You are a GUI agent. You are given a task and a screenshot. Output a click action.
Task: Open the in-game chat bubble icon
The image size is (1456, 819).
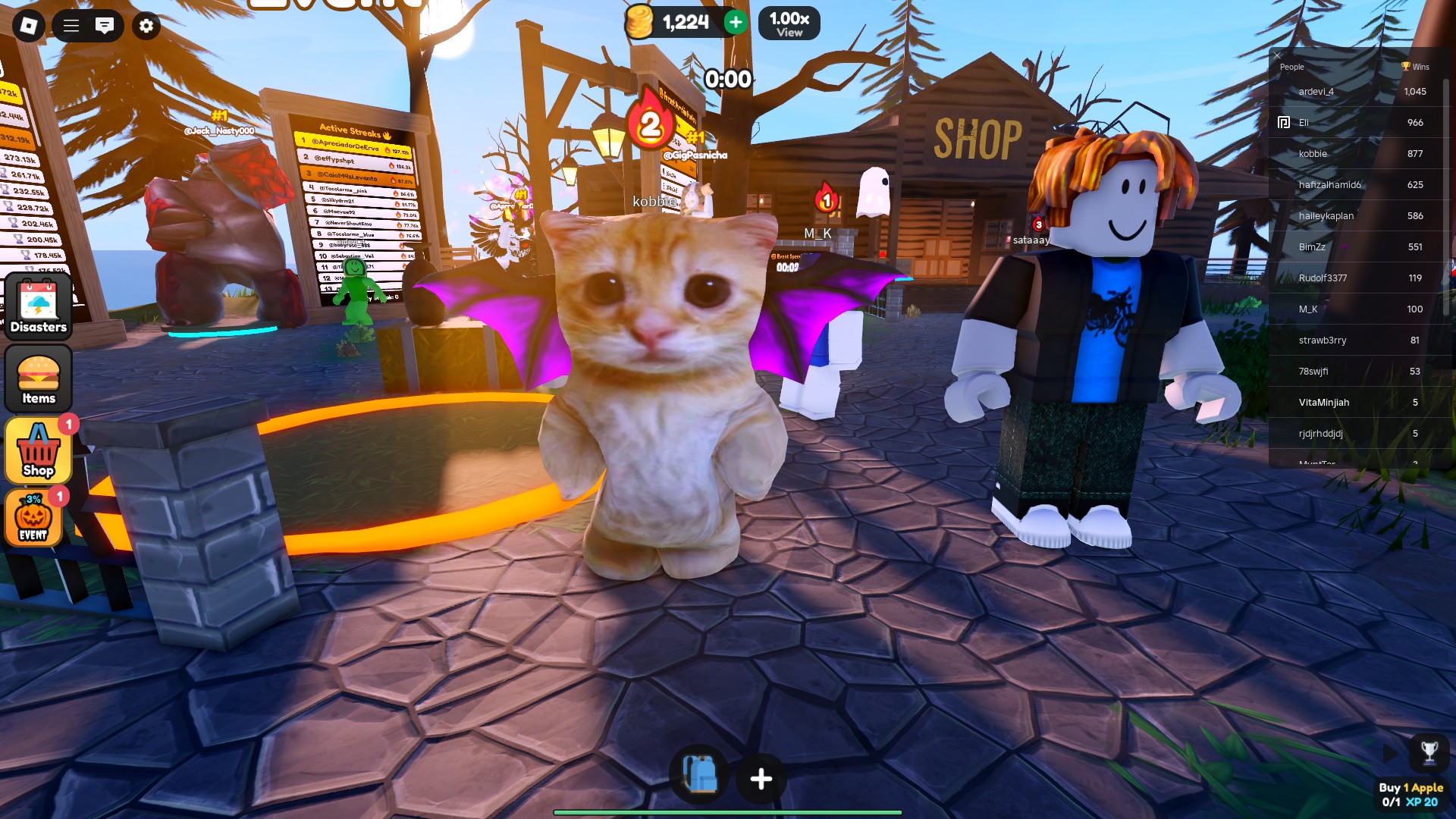[105, 25]
